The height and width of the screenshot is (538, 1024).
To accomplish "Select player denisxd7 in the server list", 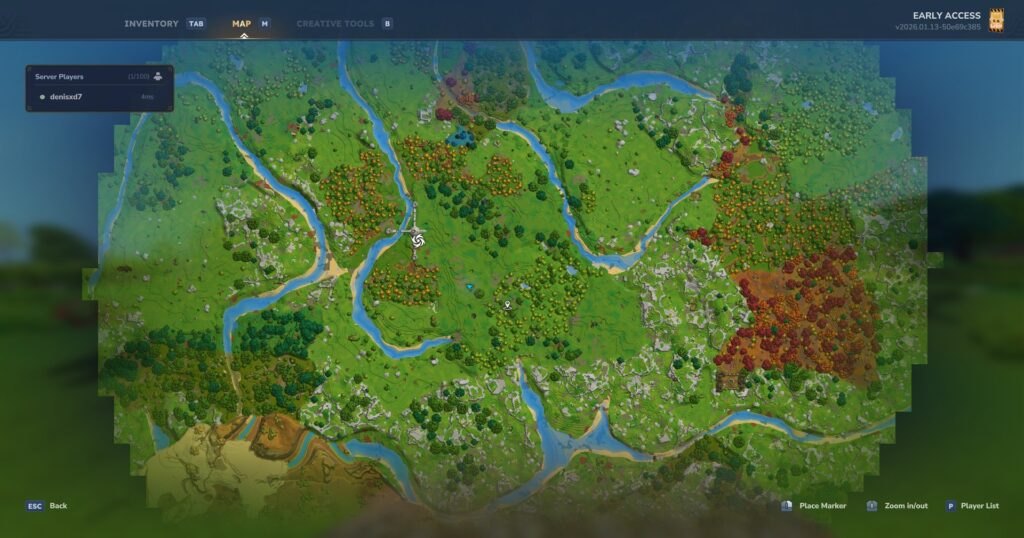I will 66,97.
